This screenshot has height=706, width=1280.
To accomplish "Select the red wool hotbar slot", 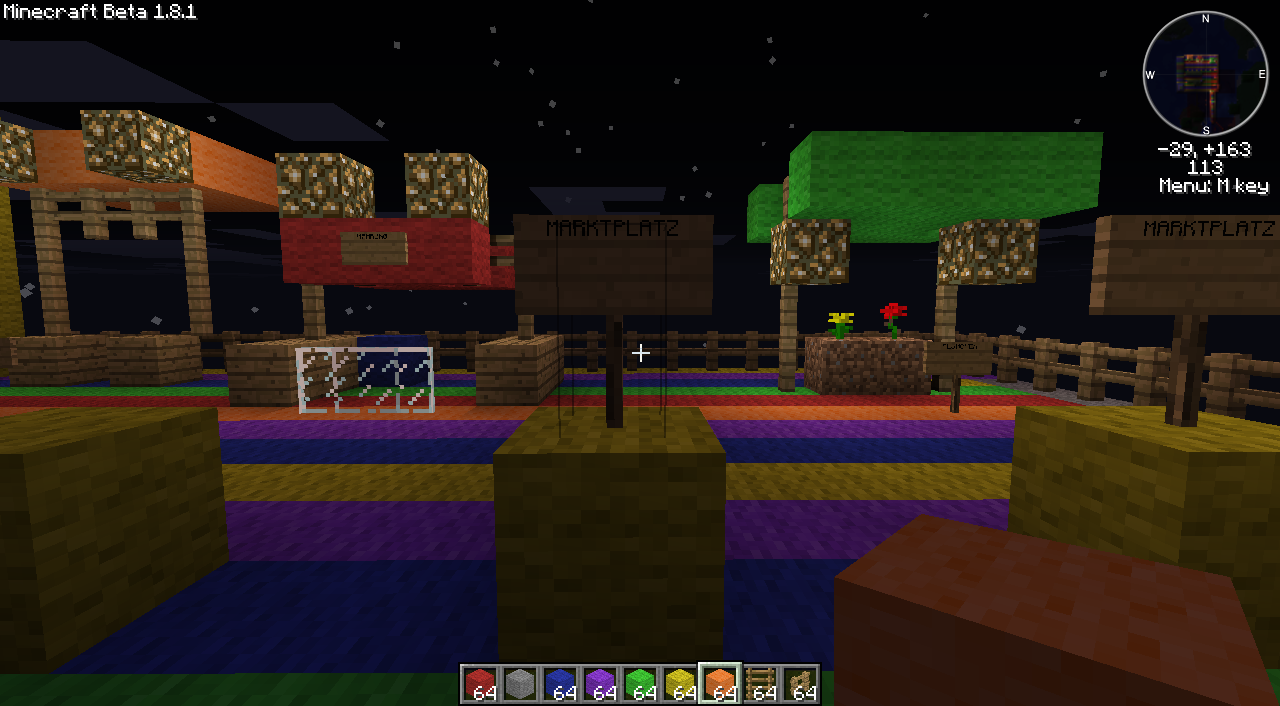I will [x=480, y=684].
